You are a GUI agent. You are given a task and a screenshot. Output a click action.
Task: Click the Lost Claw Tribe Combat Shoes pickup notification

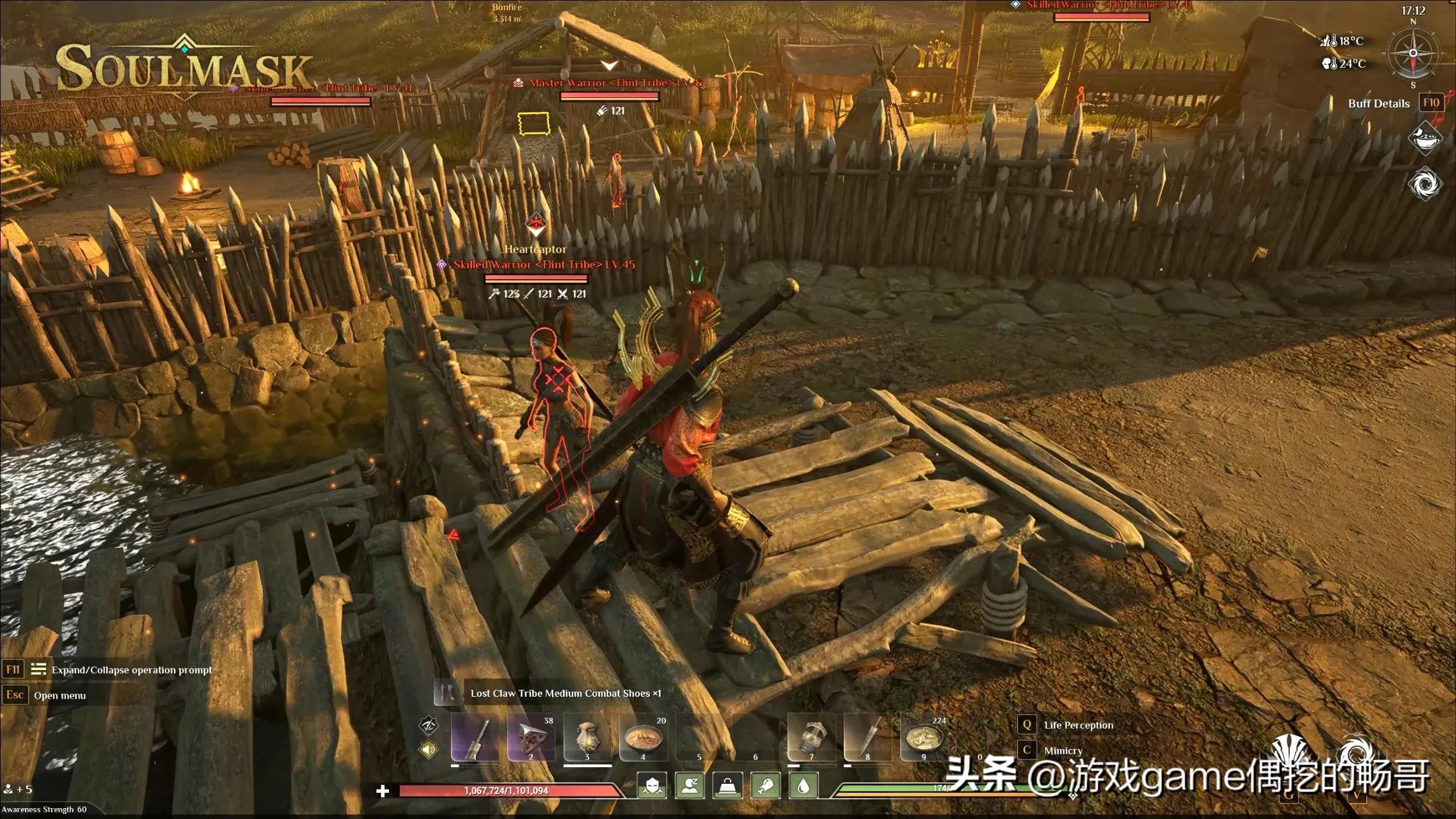pos(563,693)
